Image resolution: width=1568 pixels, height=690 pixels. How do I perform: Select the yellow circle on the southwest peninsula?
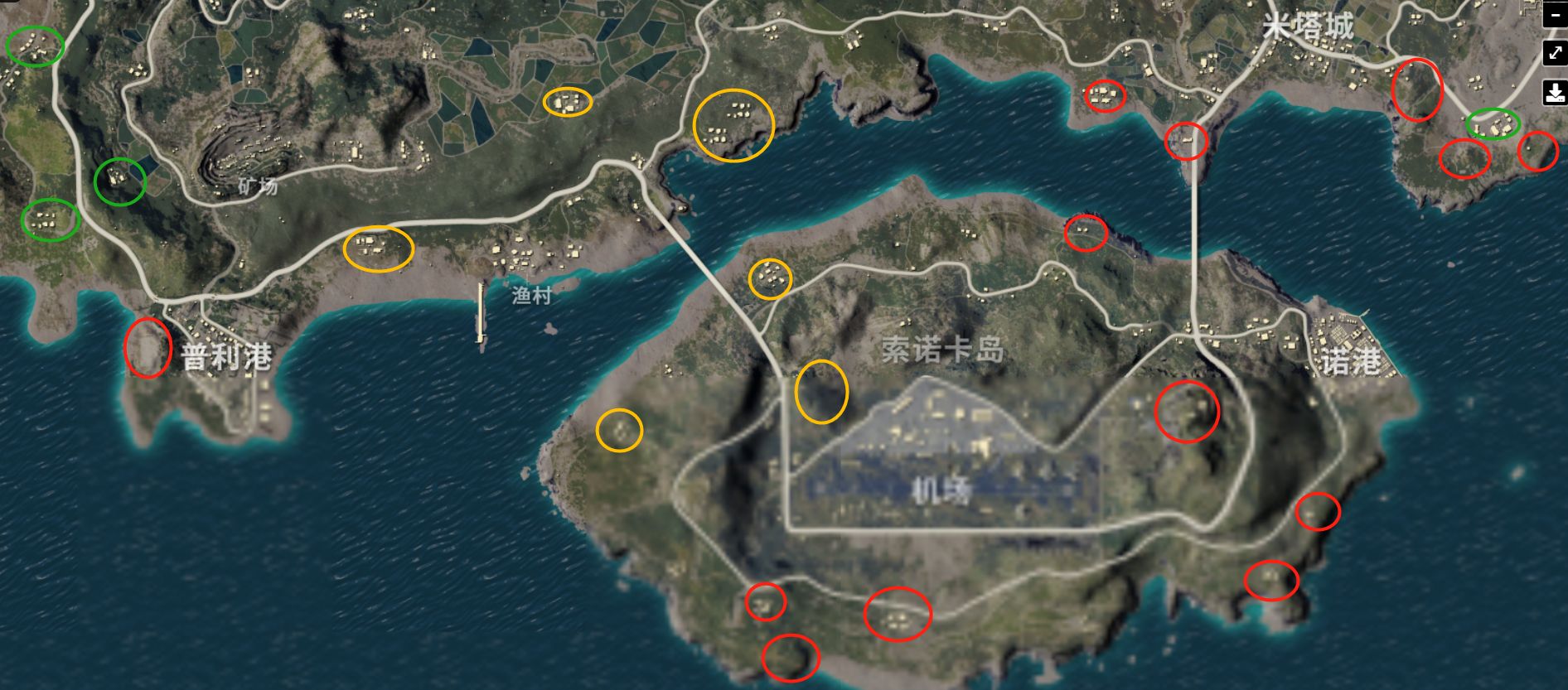click(617, 432)
